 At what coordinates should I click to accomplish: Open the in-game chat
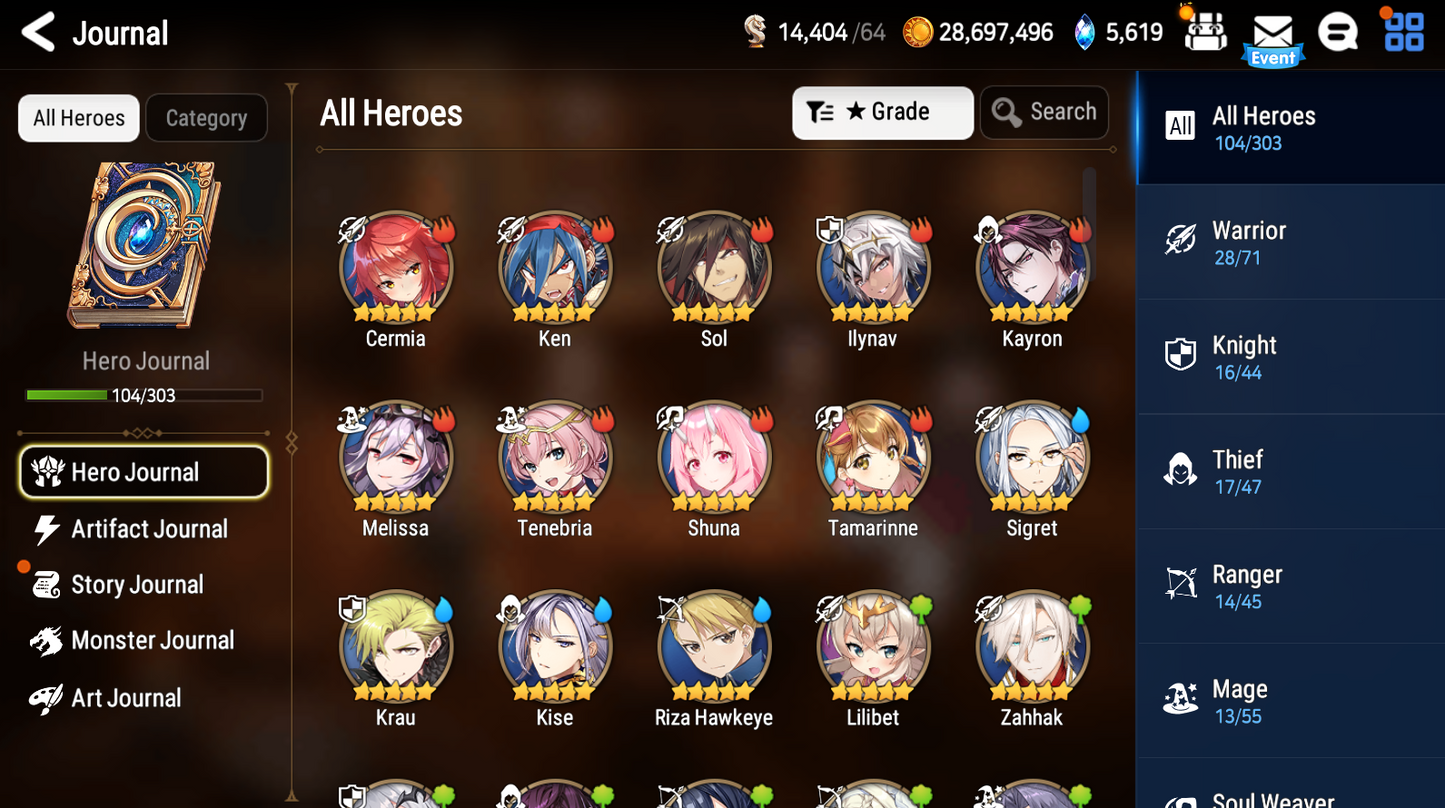point(1338,32)
